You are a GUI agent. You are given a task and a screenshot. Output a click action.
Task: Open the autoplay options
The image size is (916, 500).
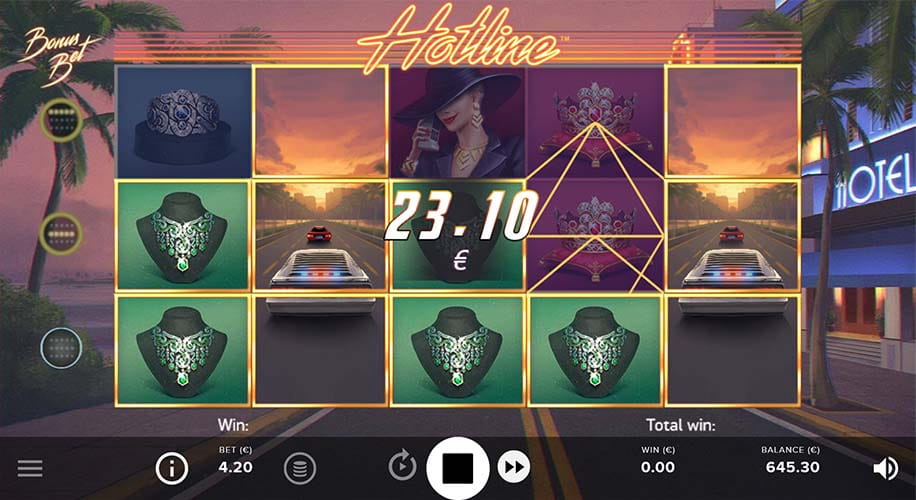[402, 466]
